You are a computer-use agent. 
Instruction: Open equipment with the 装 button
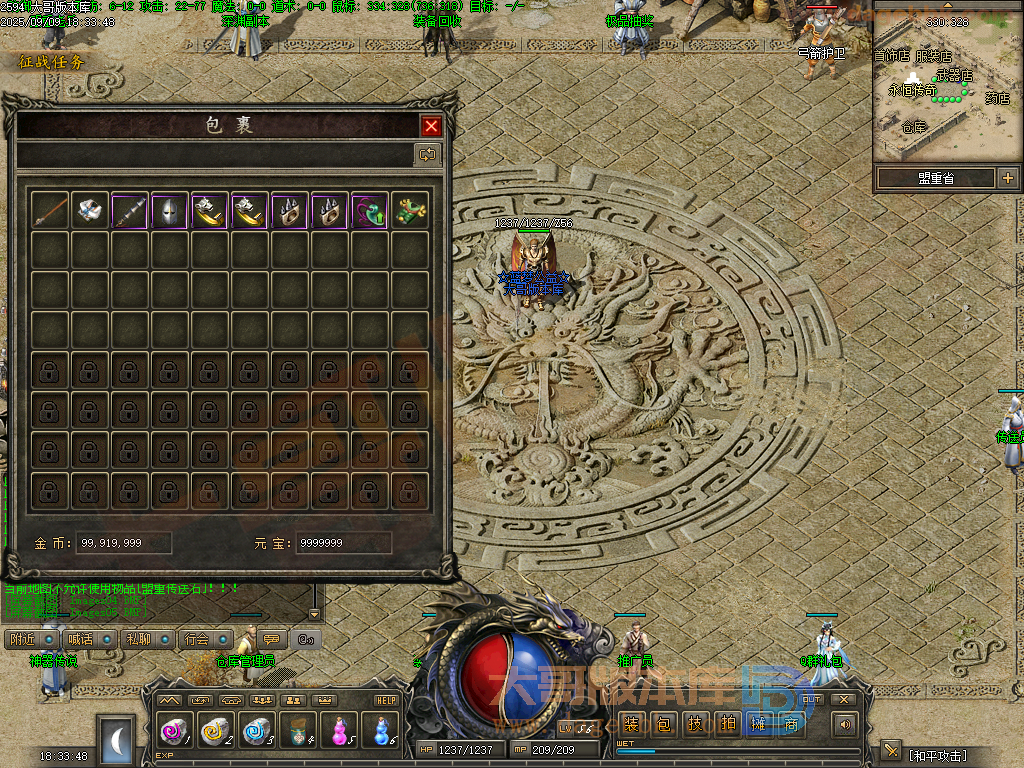pyautogui.click(x=631, y=724)
